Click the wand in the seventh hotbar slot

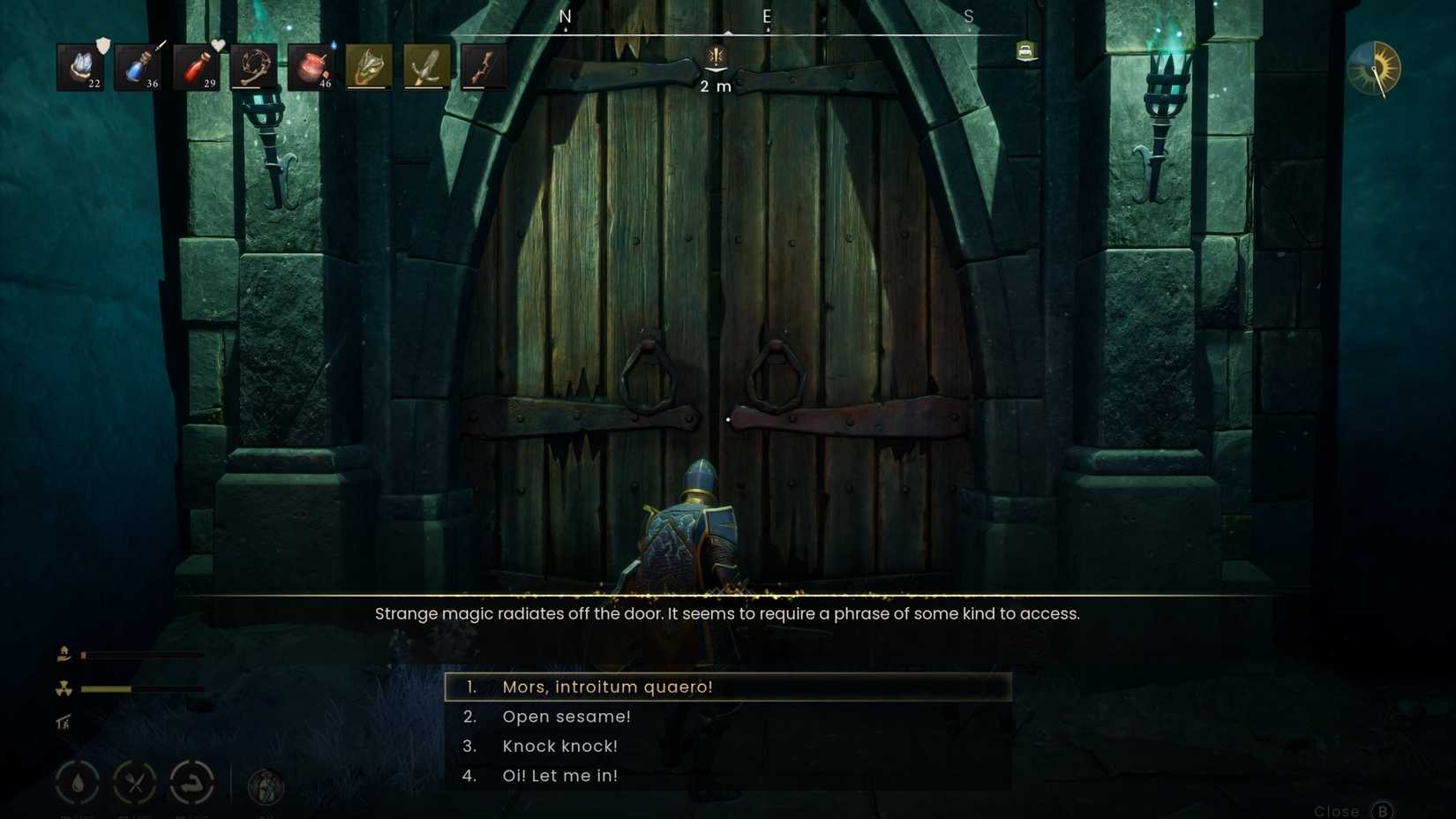(426, 67)
